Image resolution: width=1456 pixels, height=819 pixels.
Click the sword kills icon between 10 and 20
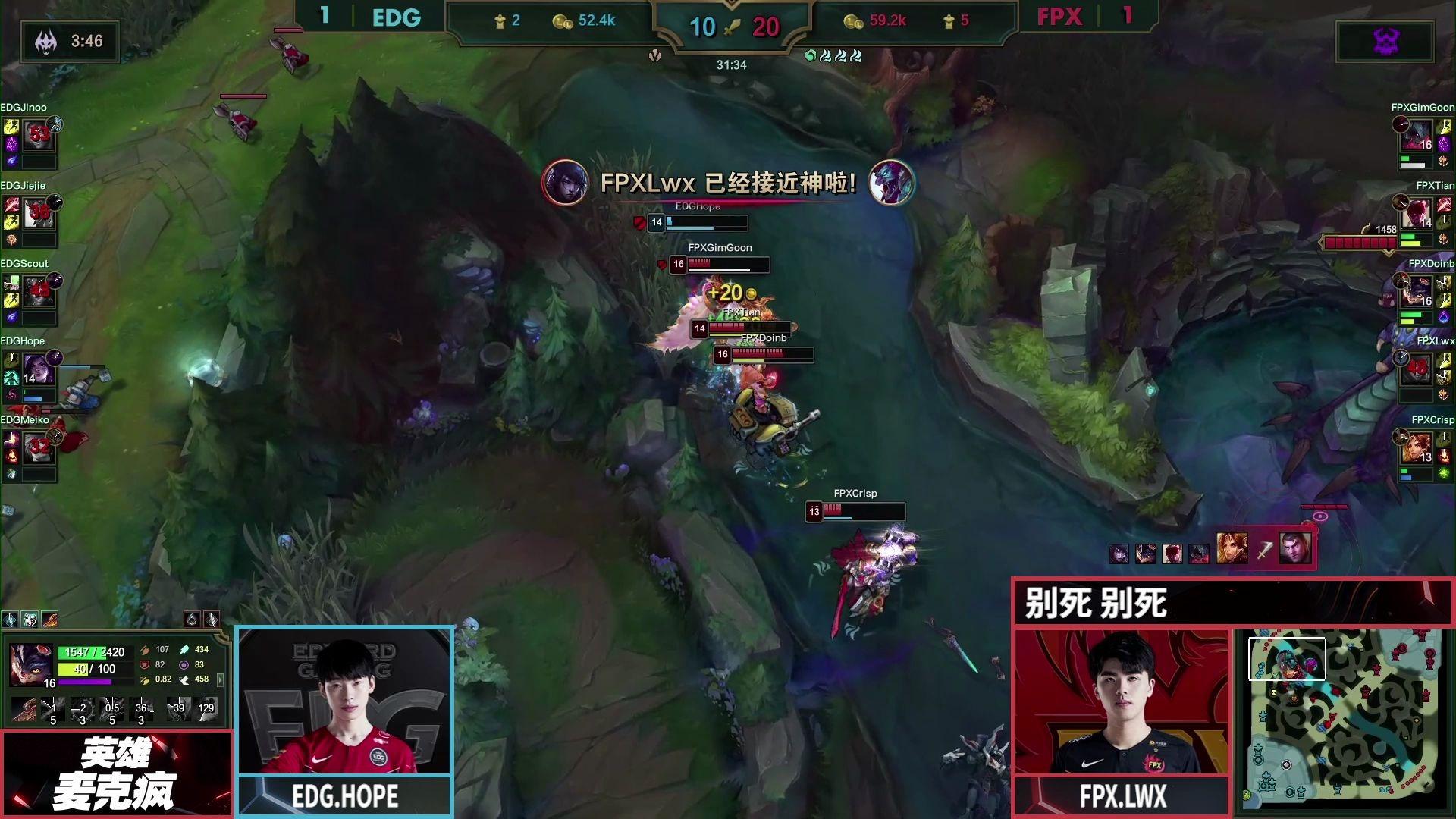point(730,27)
